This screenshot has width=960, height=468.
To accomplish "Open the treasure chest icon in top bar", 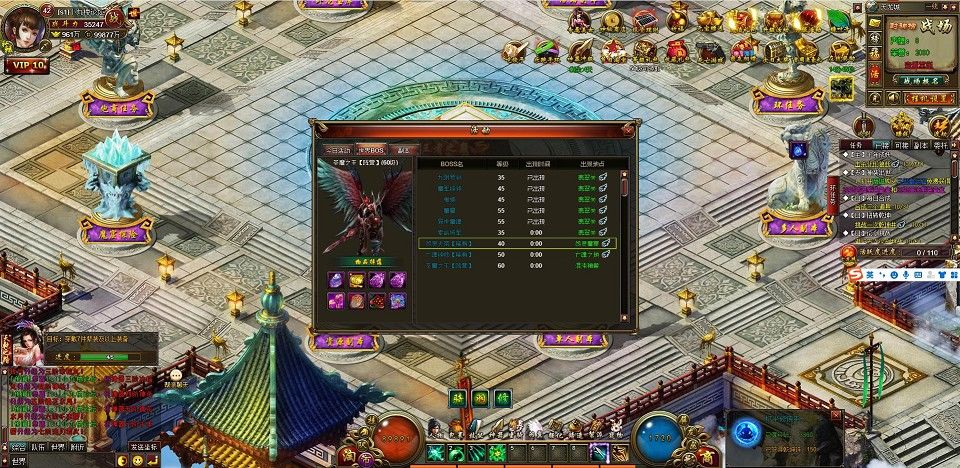I will (x=775, y=51).
